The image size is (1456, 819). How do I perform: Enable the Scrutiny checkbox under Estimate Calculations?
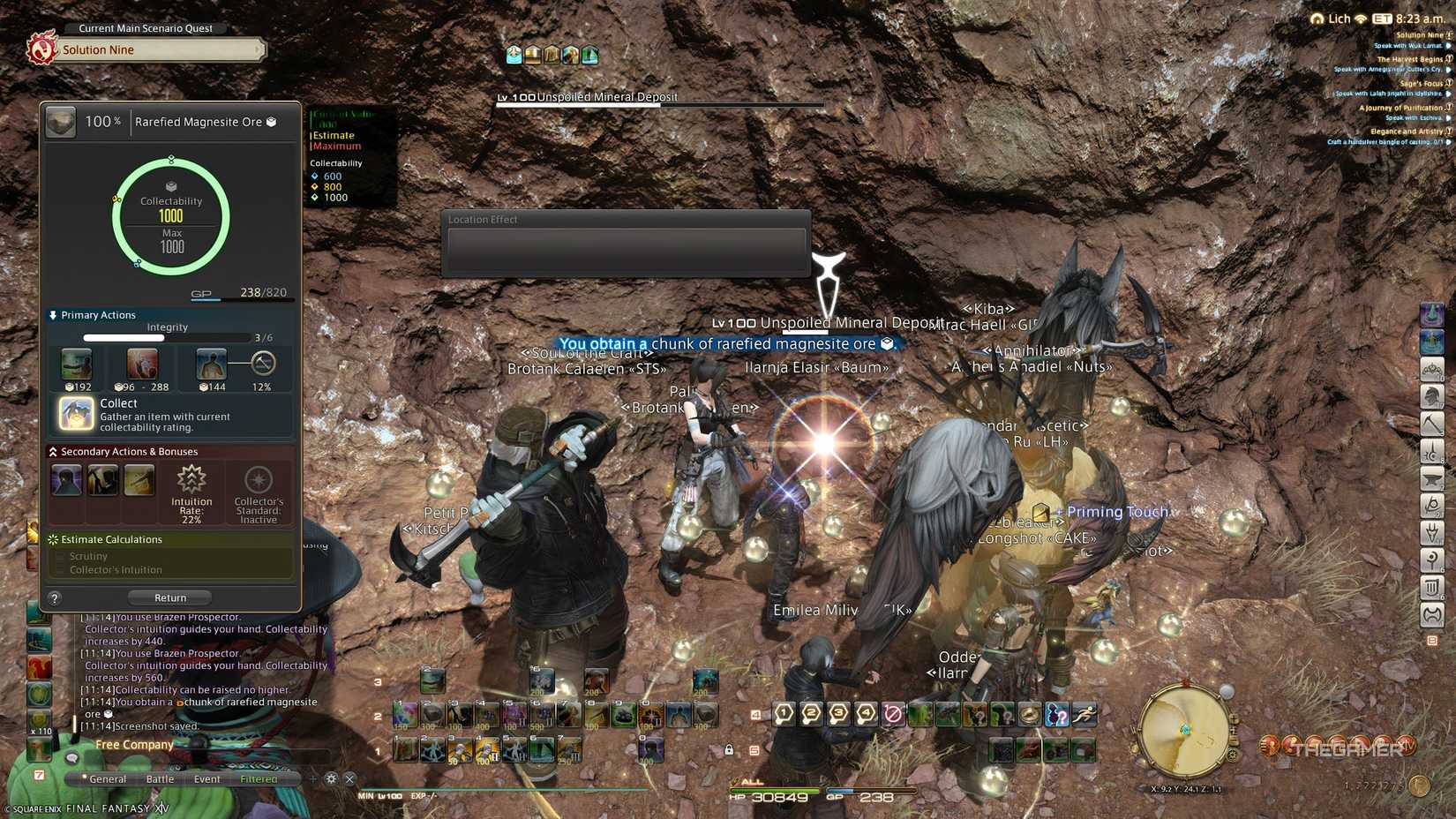coord(63,556)
